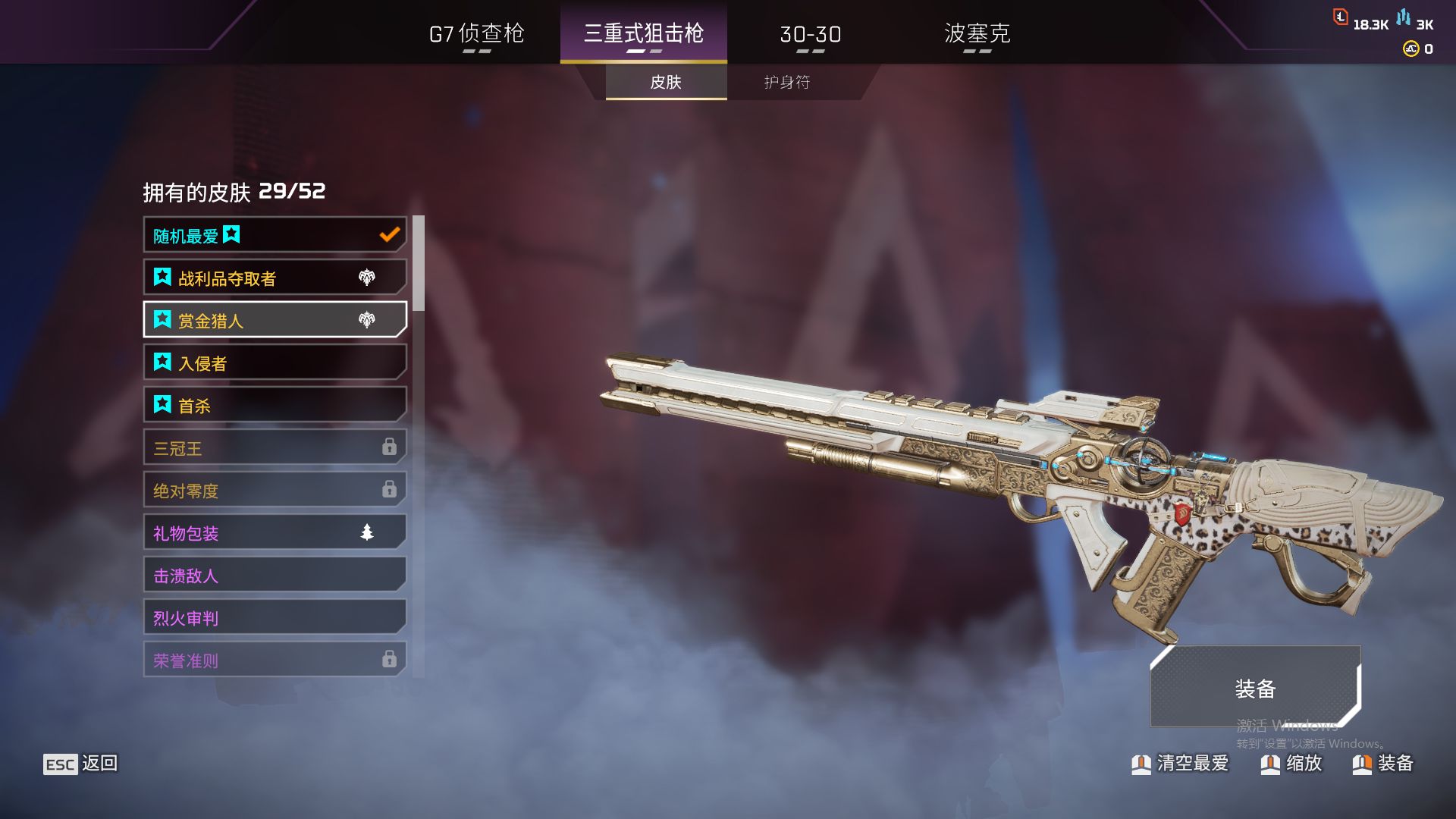Go back with the 返回 button

81,764
